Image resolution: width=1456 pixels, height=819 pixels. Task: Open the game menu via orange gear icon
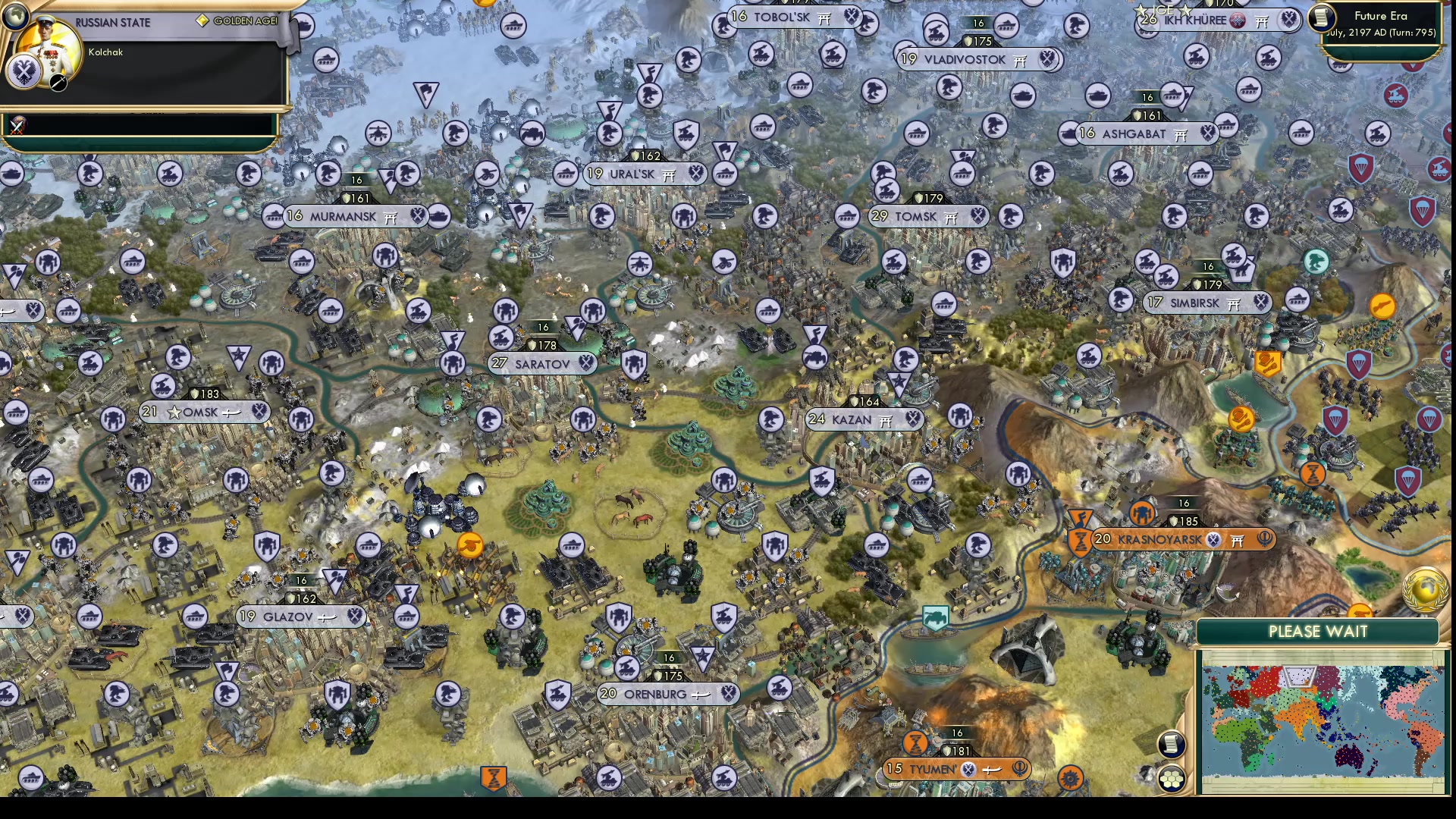click(x=1070, y=777)
